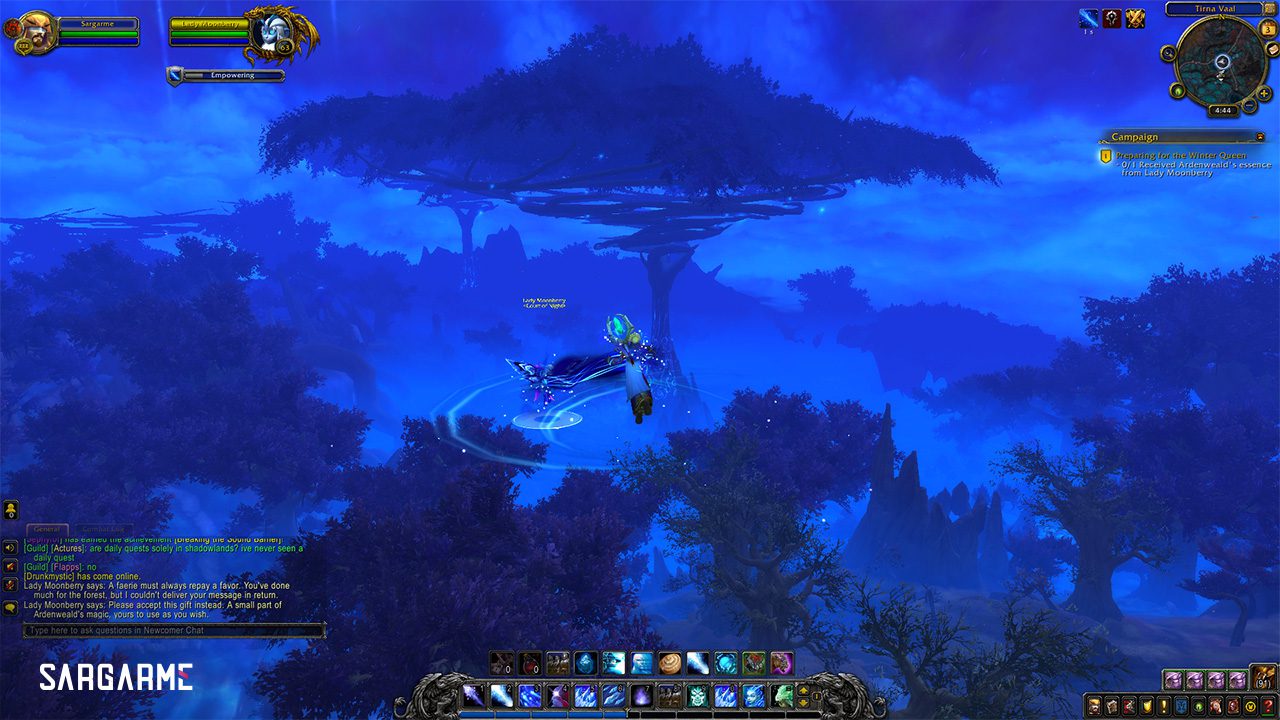Zoom in the minimap with the plus button
Screen dimensions: 1280x720
pyautogui.click(x=1264, y=94)
